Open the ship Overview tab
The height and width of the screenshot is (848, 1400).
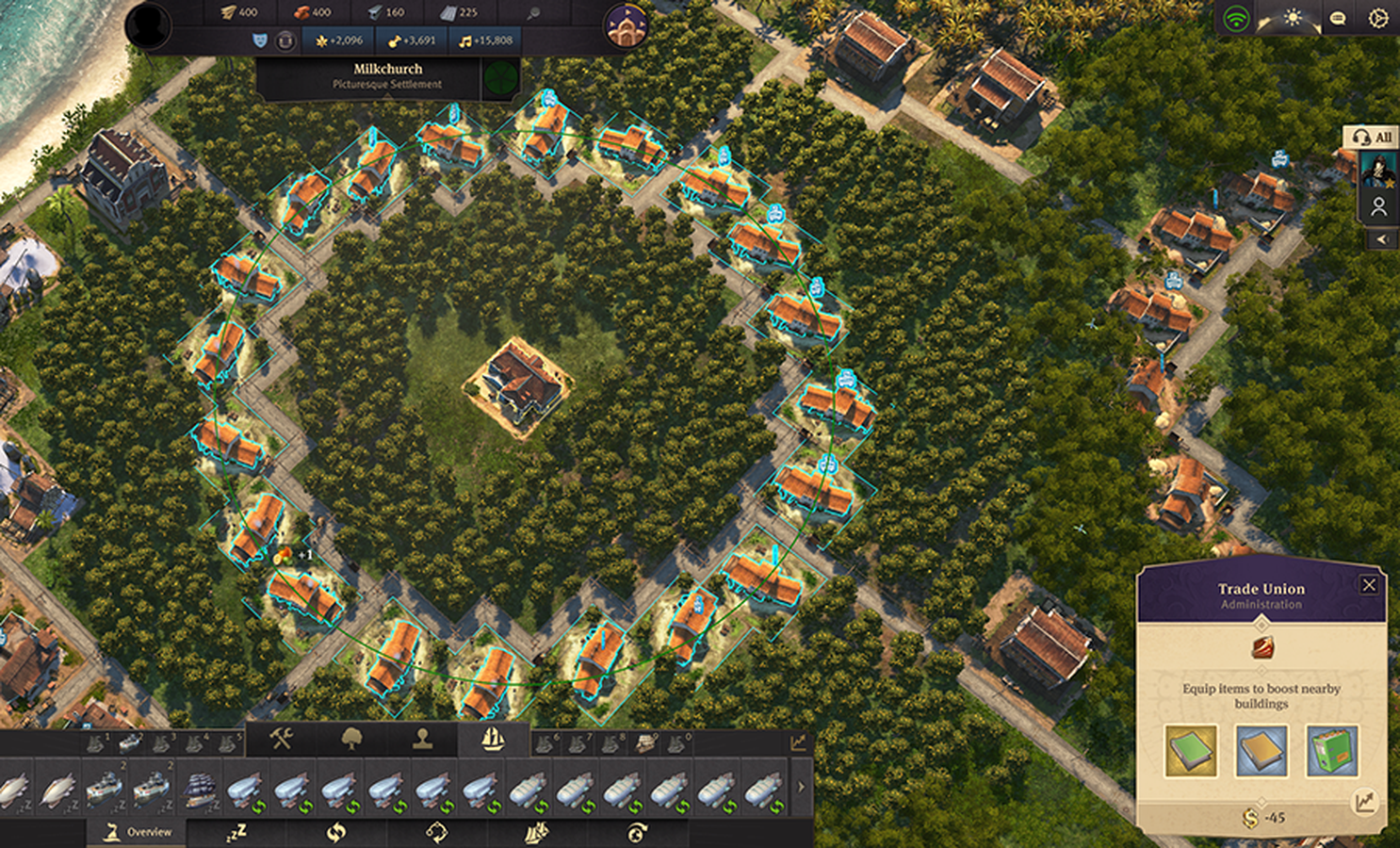pyautogui.click(x=138, y=832)
